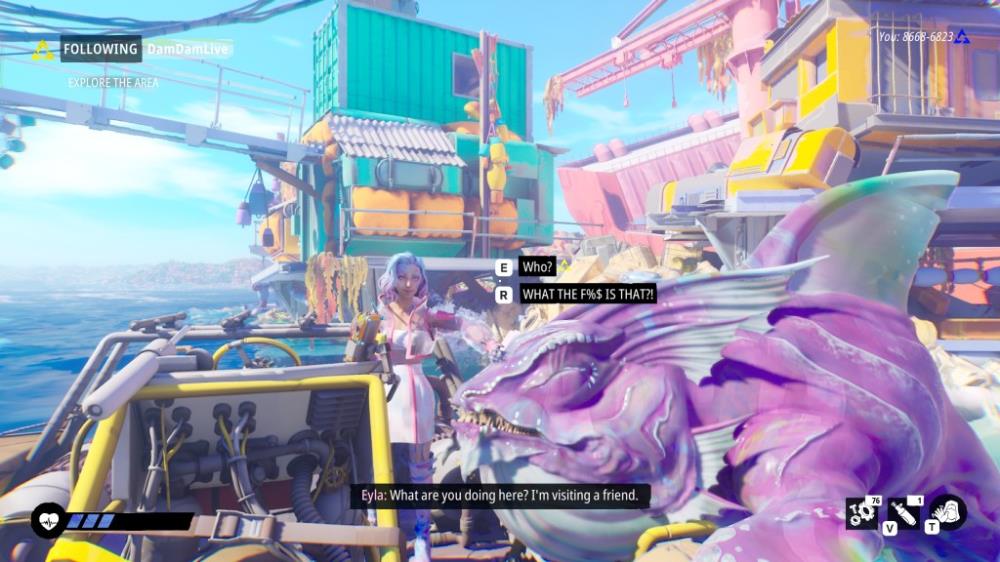The image size is (1000, 562).
Task: Click the gears scrap parts icon
Action: [x=862, y=514]
